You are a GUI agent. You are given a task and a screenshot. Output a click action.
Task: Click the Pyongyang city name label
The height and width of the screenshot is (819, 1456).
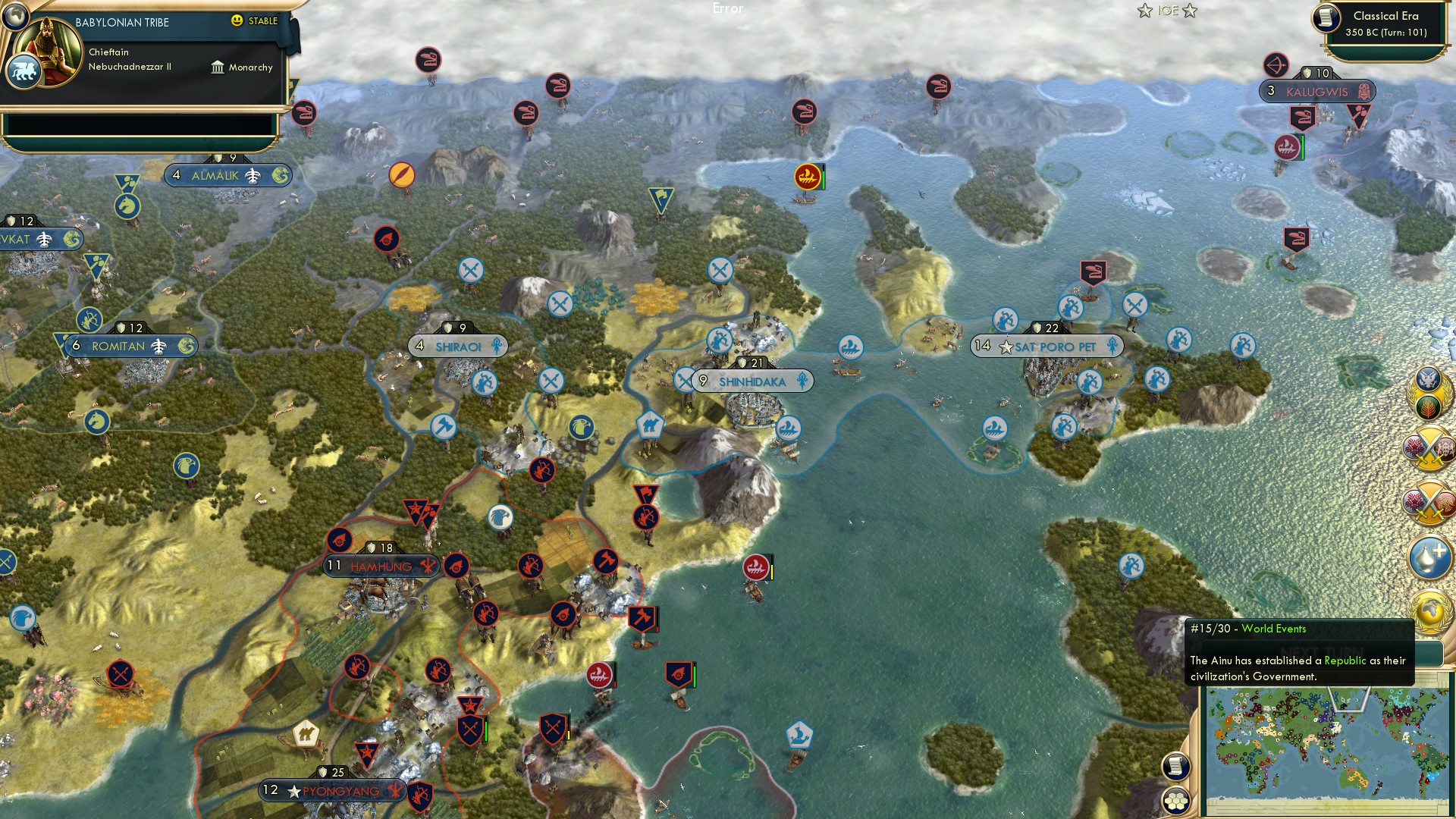[x=339, y=790]
